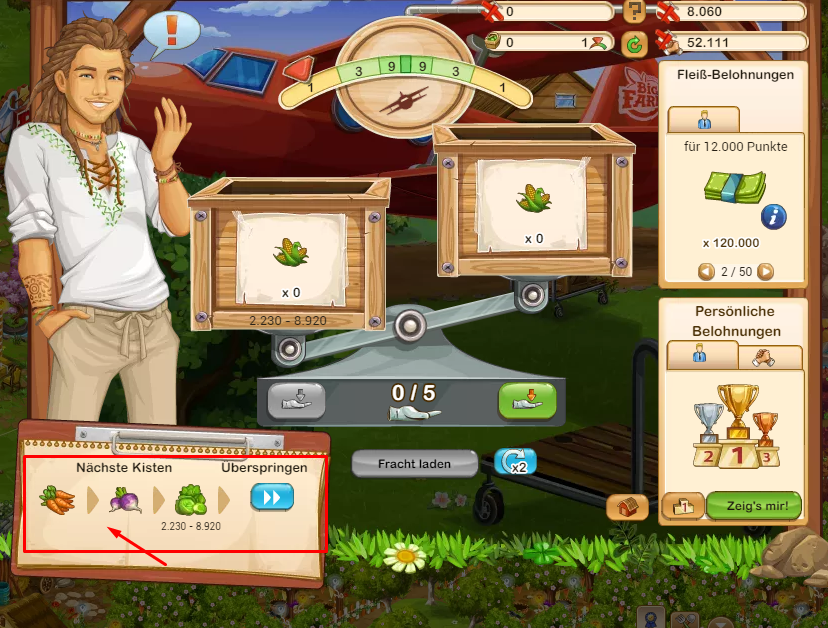Image resolution: width=828 pixels, height=628 pixels.
Task: Place cargo with the green hand button
Action: click(x=527, y=400)
